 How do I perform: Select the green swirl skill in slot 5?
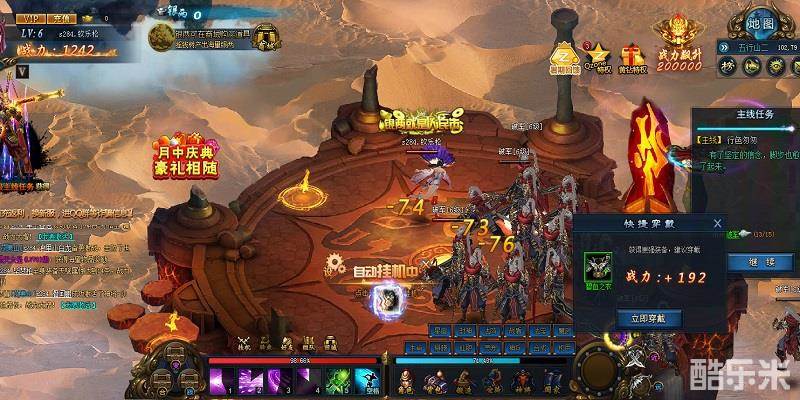click(x=337, y=381)
